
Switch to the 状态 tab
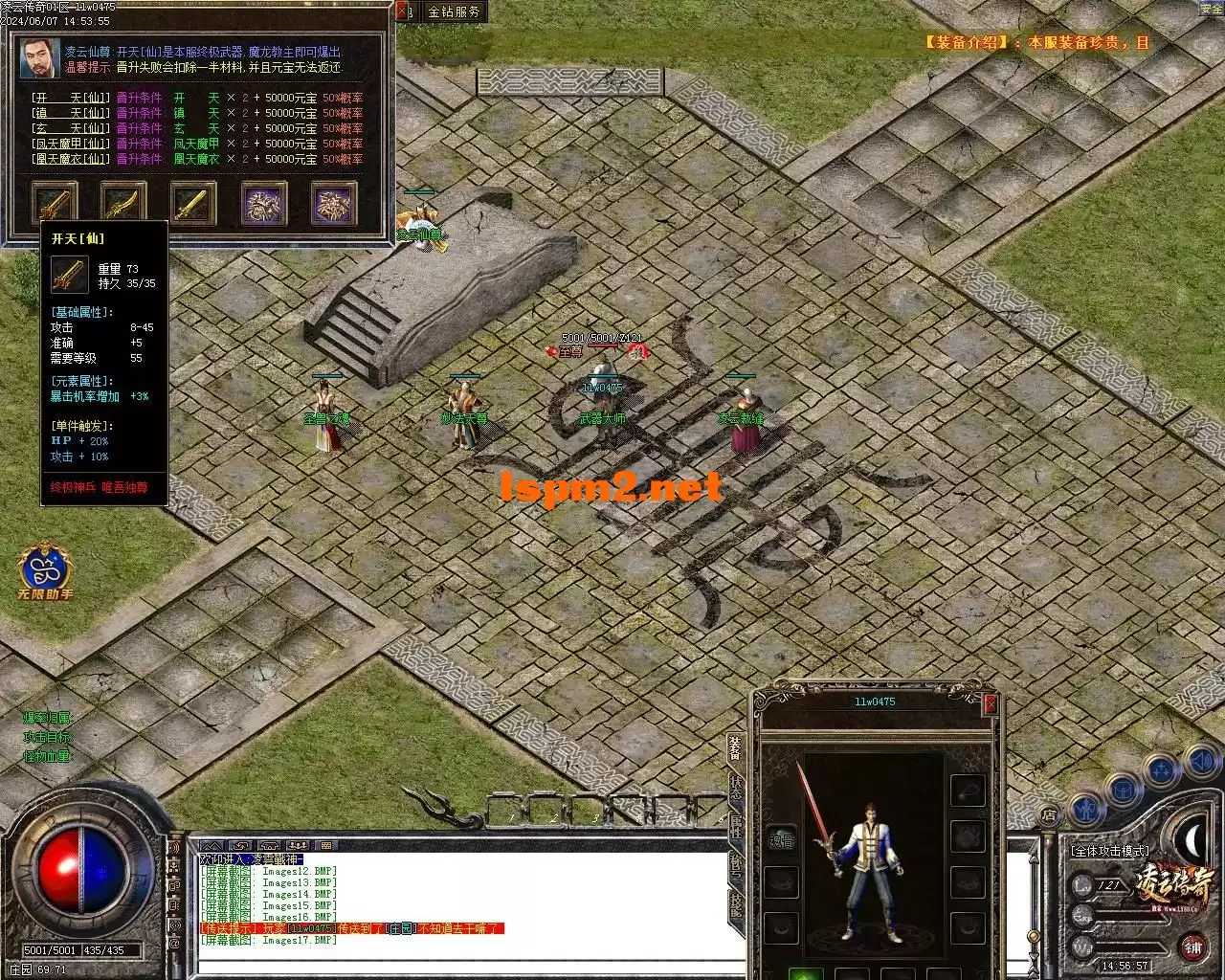pos(735,786)
